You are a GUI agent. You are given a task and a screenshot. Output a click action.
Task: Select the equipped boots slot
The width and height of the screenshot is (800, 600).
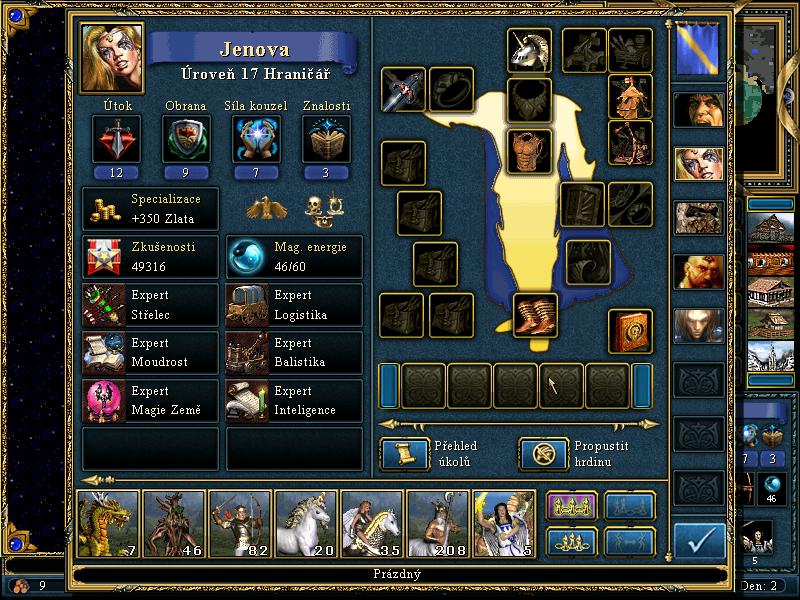coord(535,315)
